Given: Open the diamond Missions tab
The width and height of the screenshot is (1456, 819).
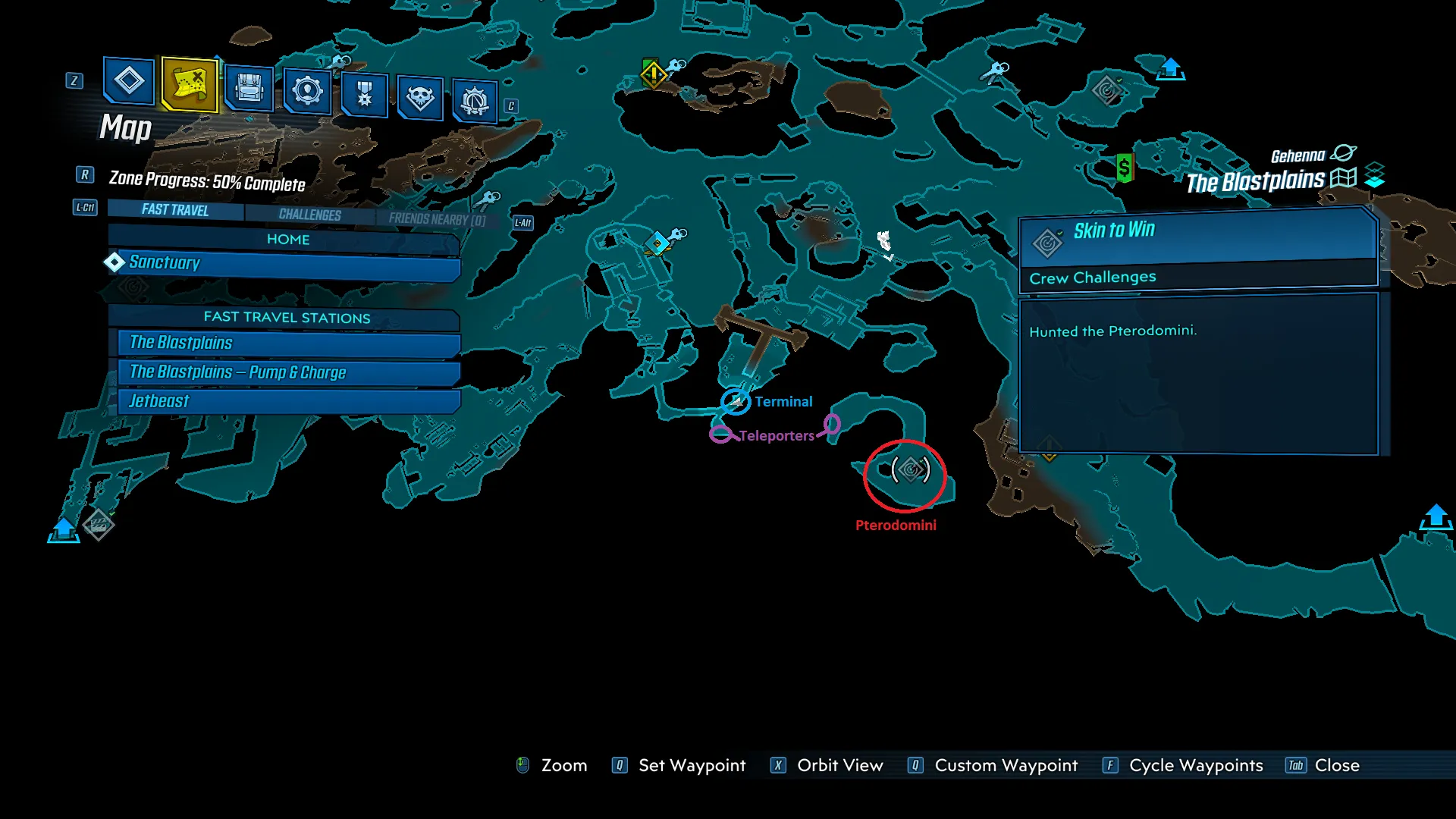Looking at the screenshot, I should click(x=129, y=81).
